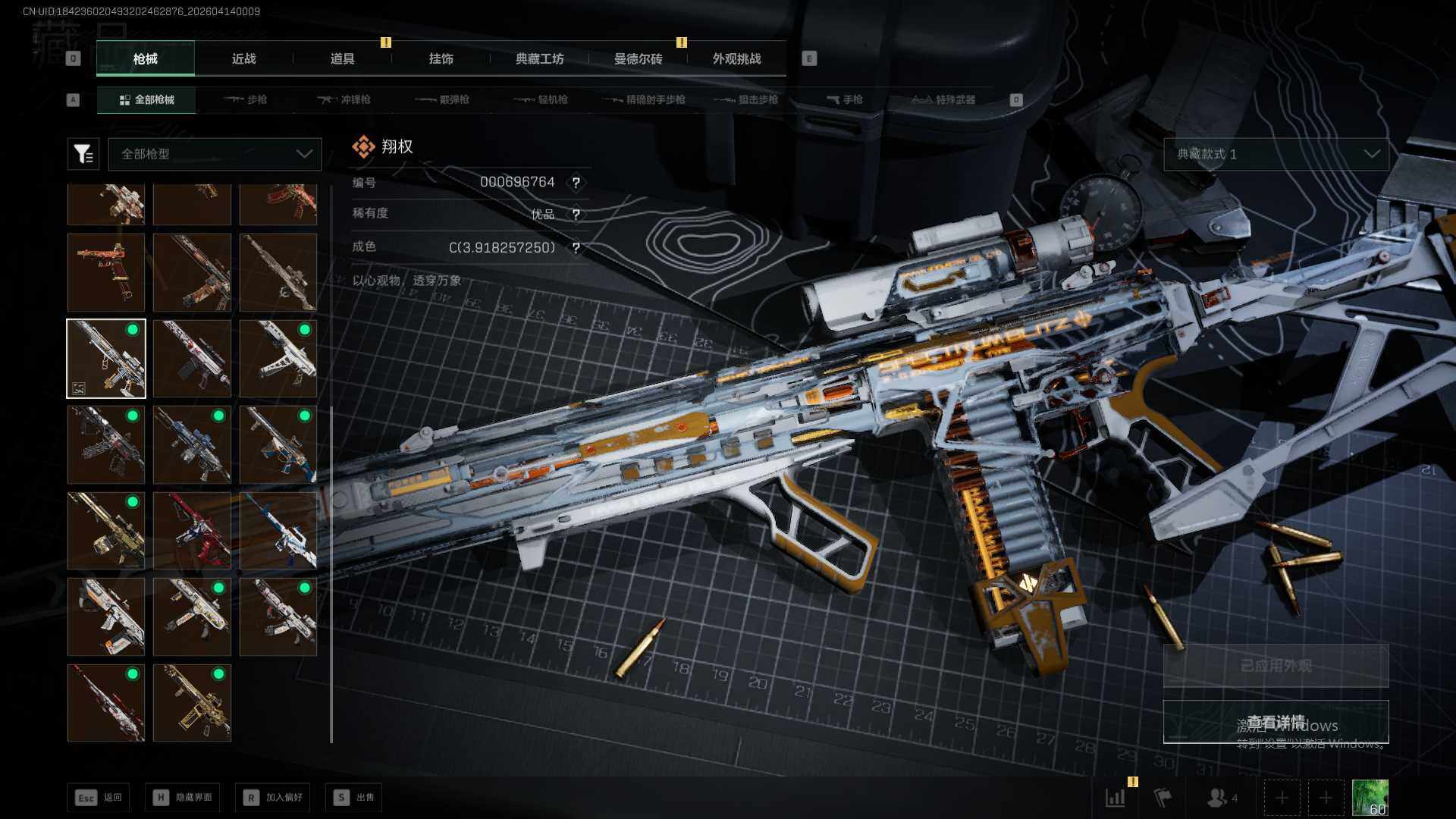
Task: Expand the 典藏款式 1 style dropdown
Action: 1276,154
